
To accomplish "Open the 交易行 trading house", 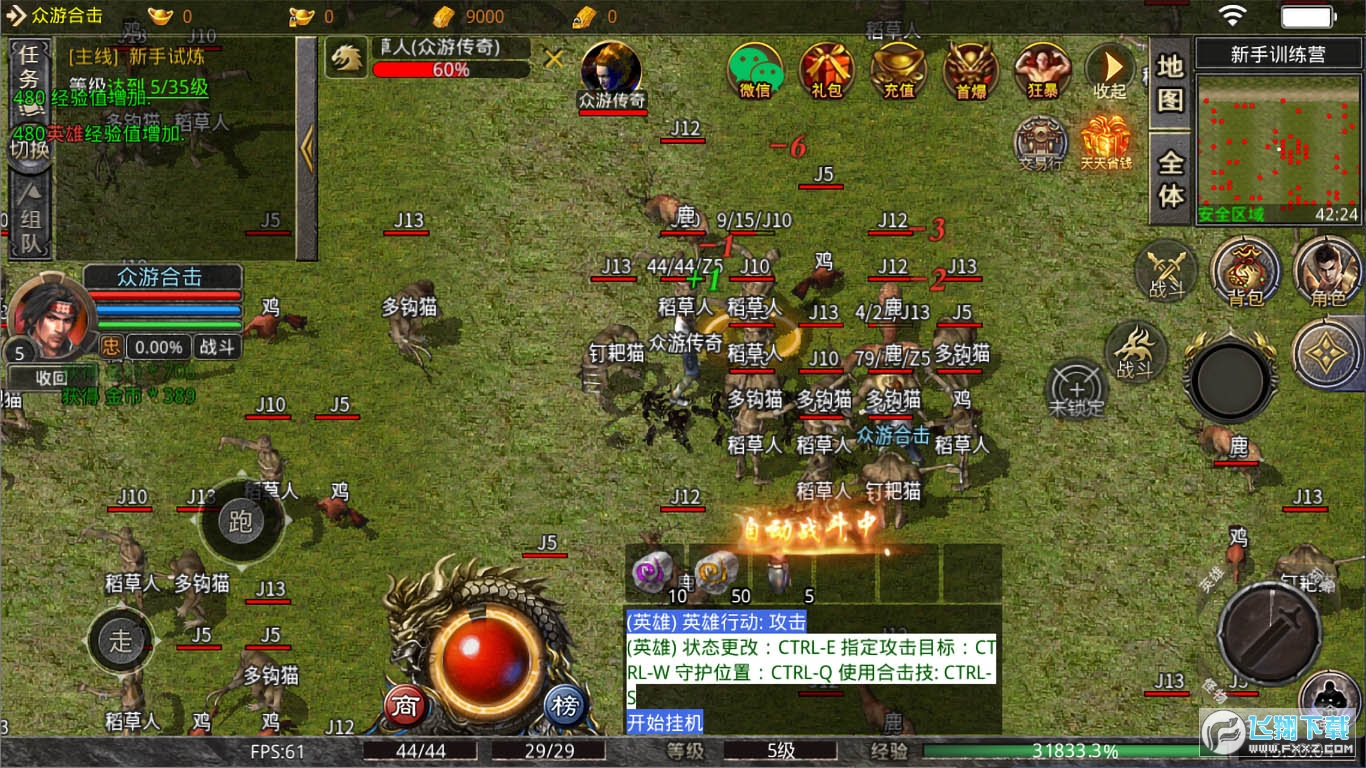I will click(x=1041, y=142).
